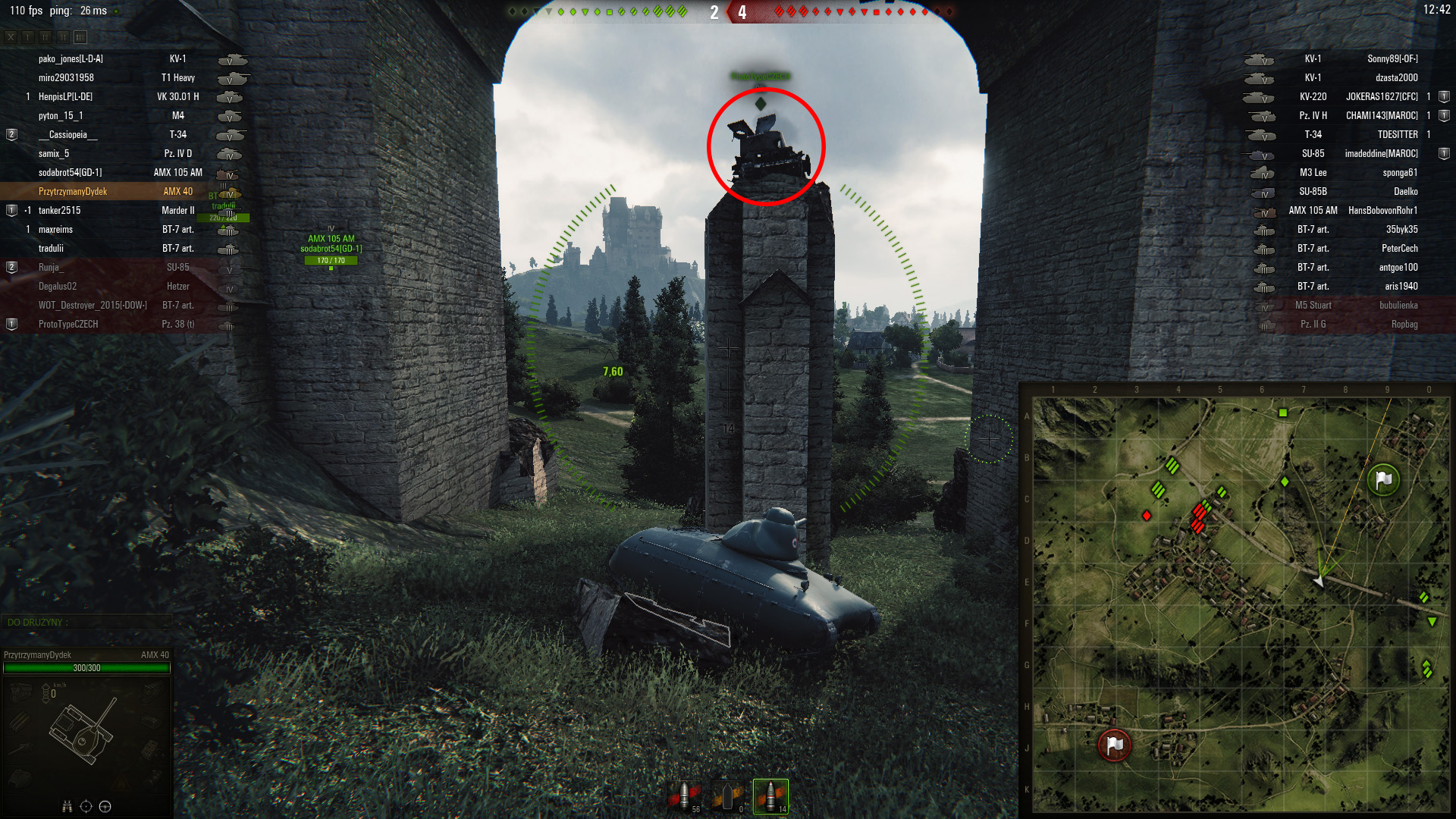The height and width of the screenshot is (819, 1456).
Task: Select pako_jones in the allied team list
Action: point(71,59)
